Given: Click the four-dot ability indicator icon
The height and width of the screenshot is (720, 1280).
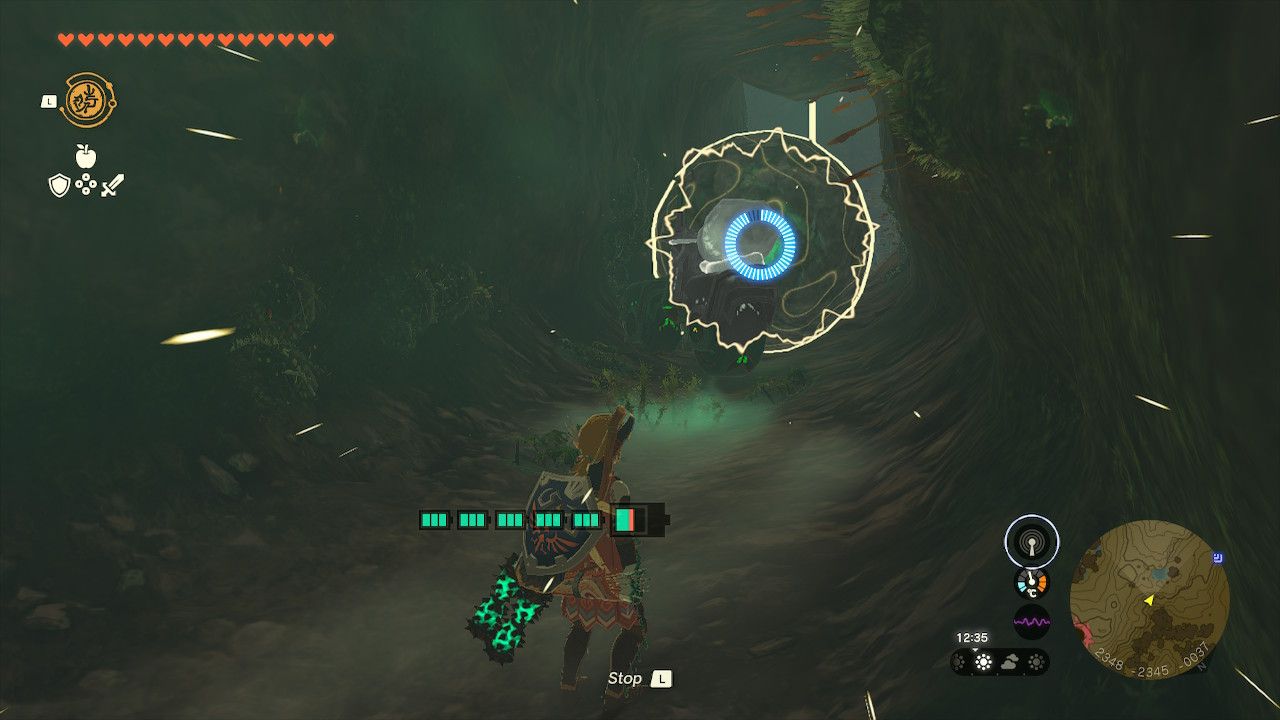Looking at the screenshot, I should (x=86, y=184).
